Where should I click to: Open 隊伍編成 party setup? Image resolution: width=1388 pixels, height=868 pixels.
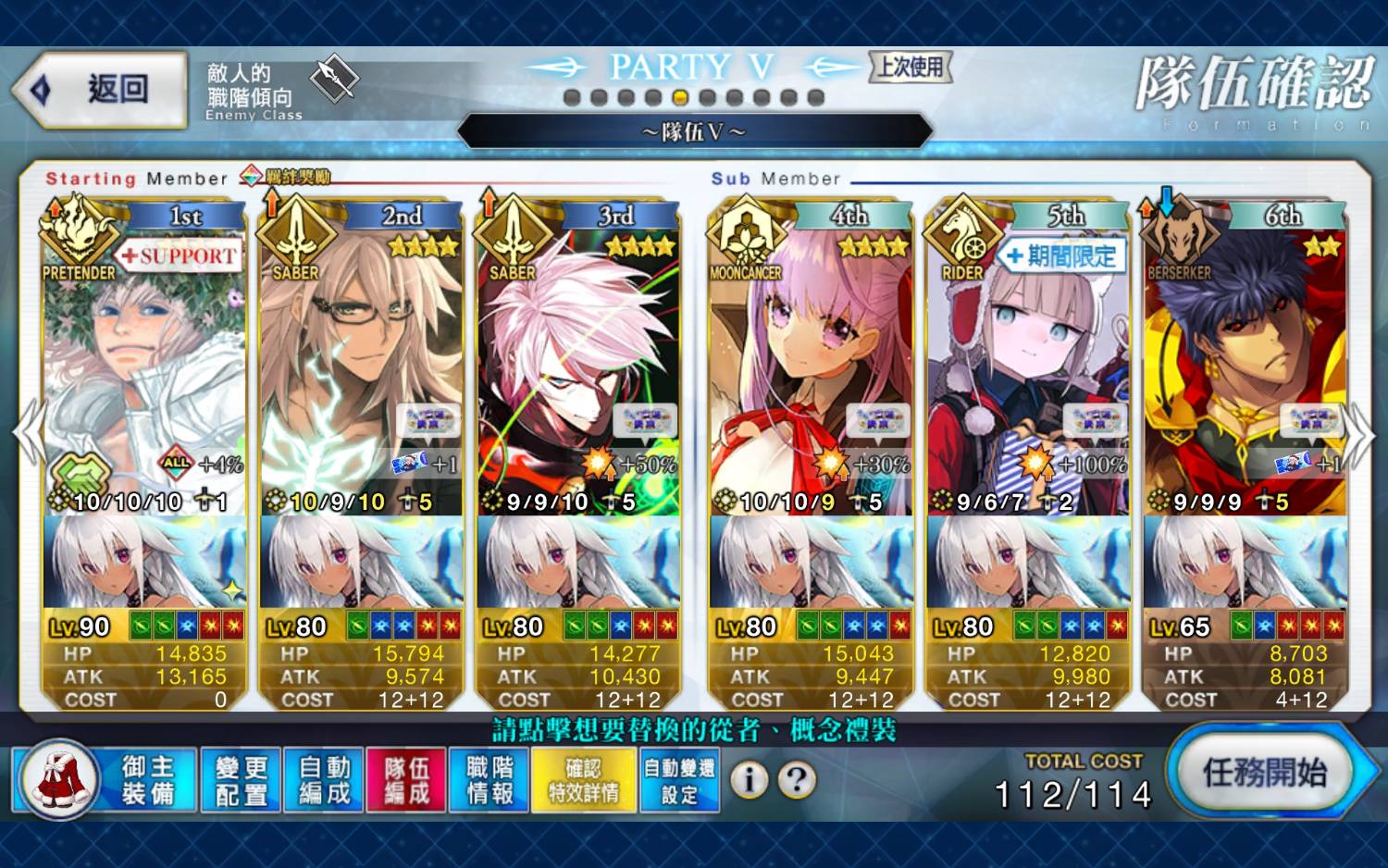(407, 780)
